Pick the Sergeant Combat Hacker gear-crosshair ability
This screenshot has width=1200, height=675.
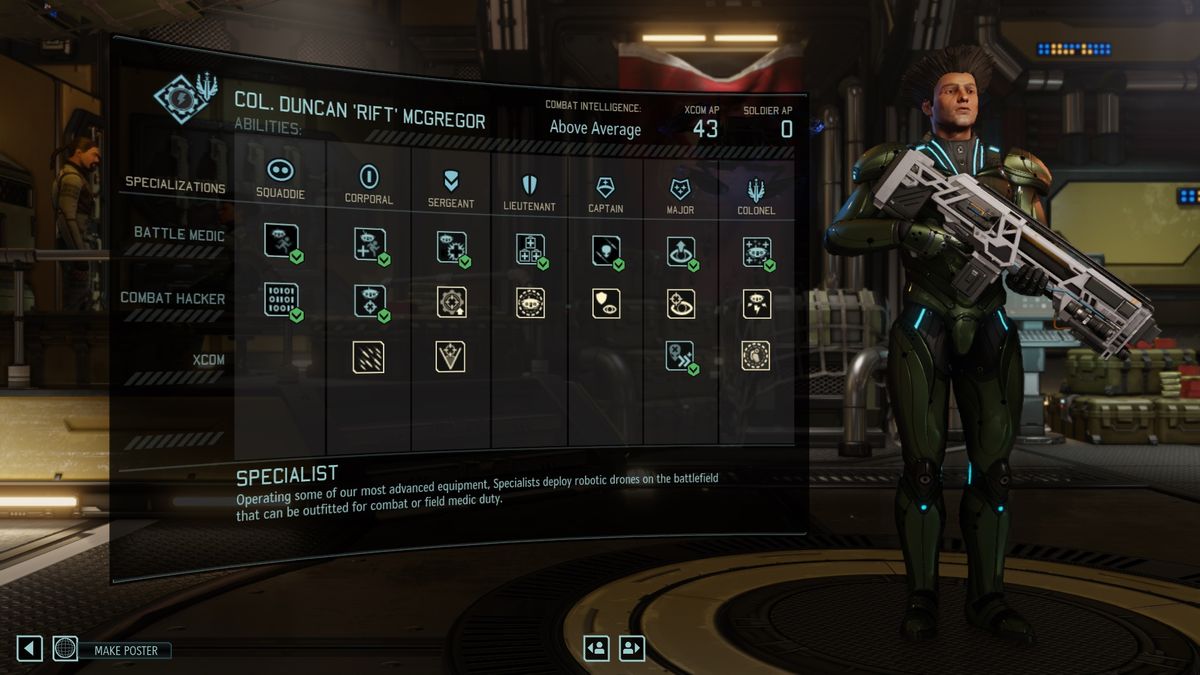click(451, 302)
